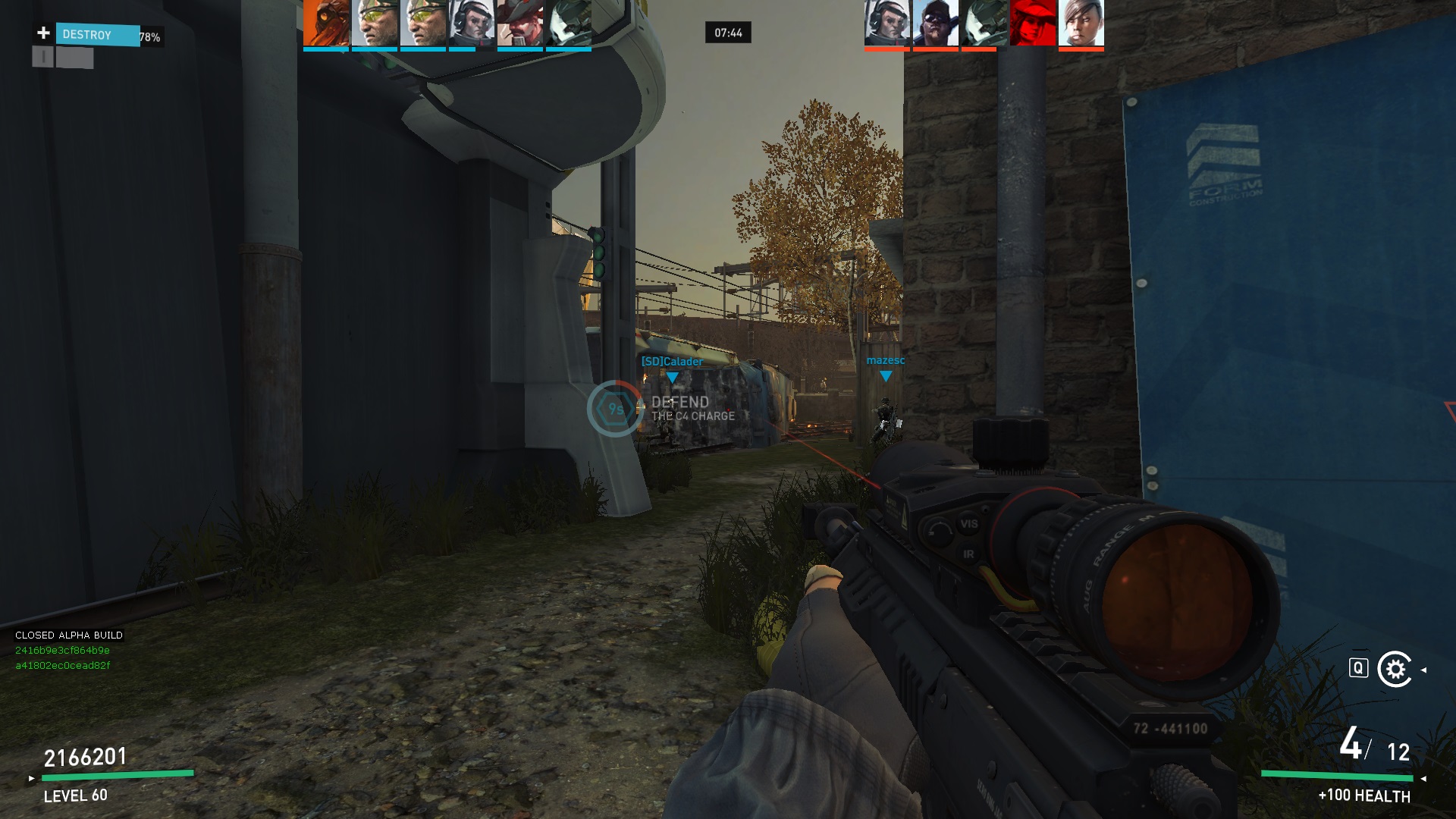
Task: Select the DESTROY objective tracker
Action: [x=97, y=35]
